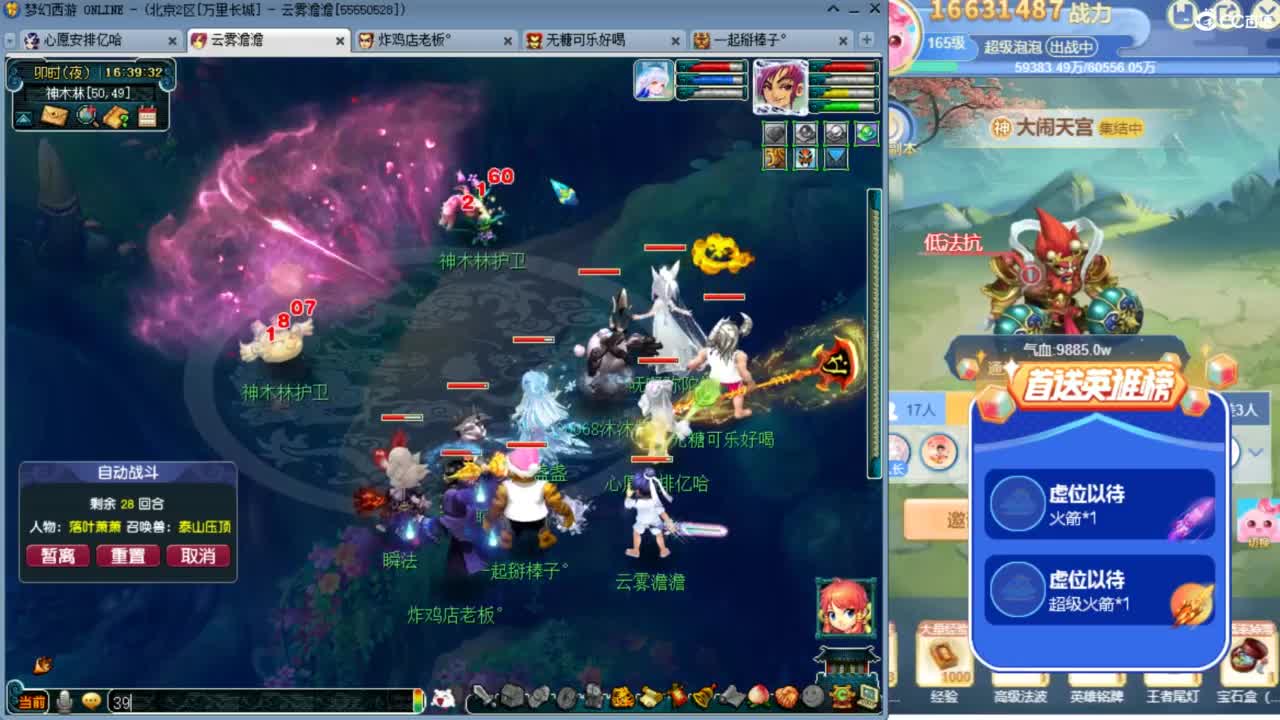The width and height of the screenshot is (1280, 720).
Task: Open the mail envelope icon in top-left HUD
Action: click(55, 115)
